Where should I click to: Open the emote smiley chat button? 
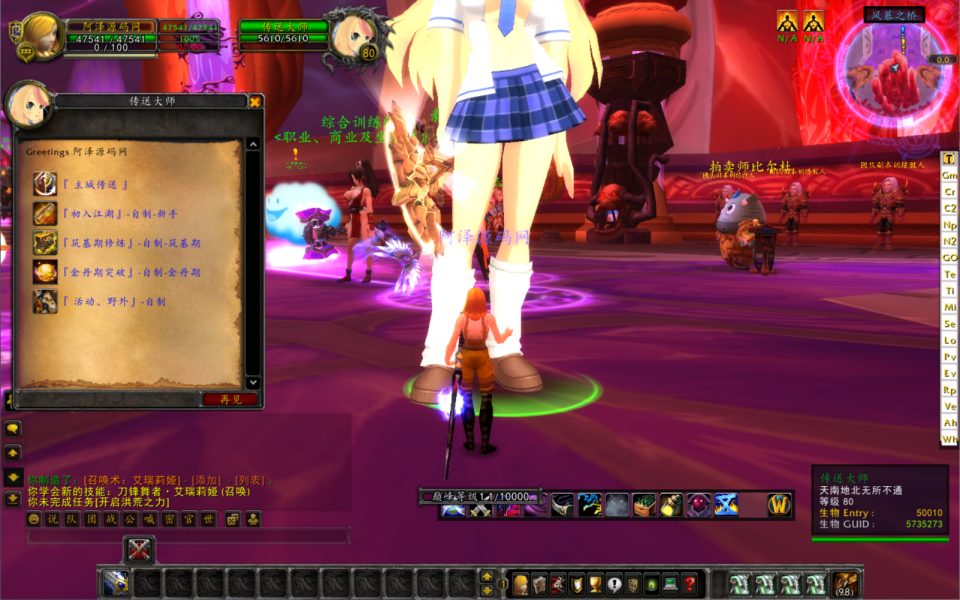(33, 519)
